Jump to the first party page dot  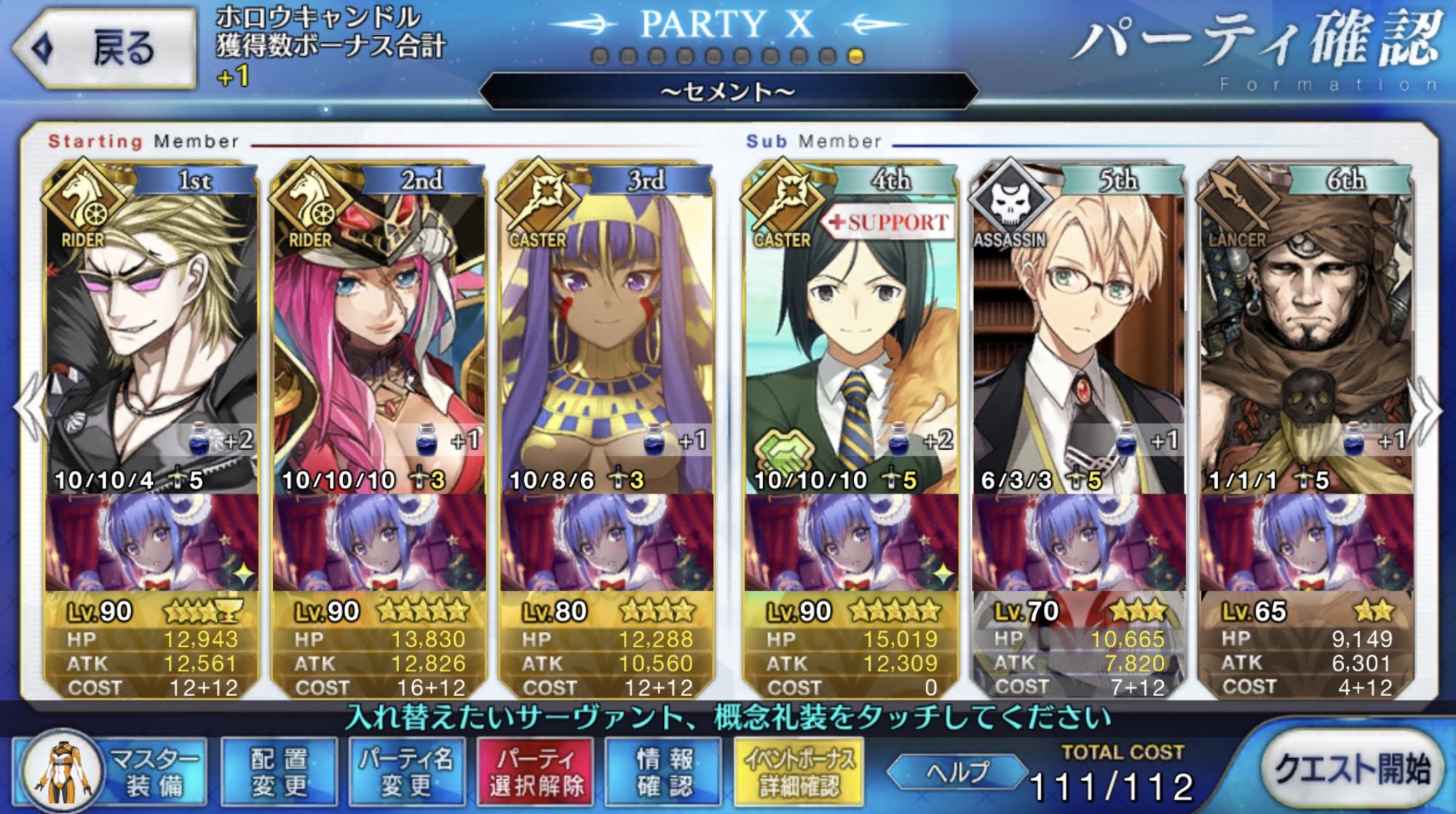pos(600,57)
